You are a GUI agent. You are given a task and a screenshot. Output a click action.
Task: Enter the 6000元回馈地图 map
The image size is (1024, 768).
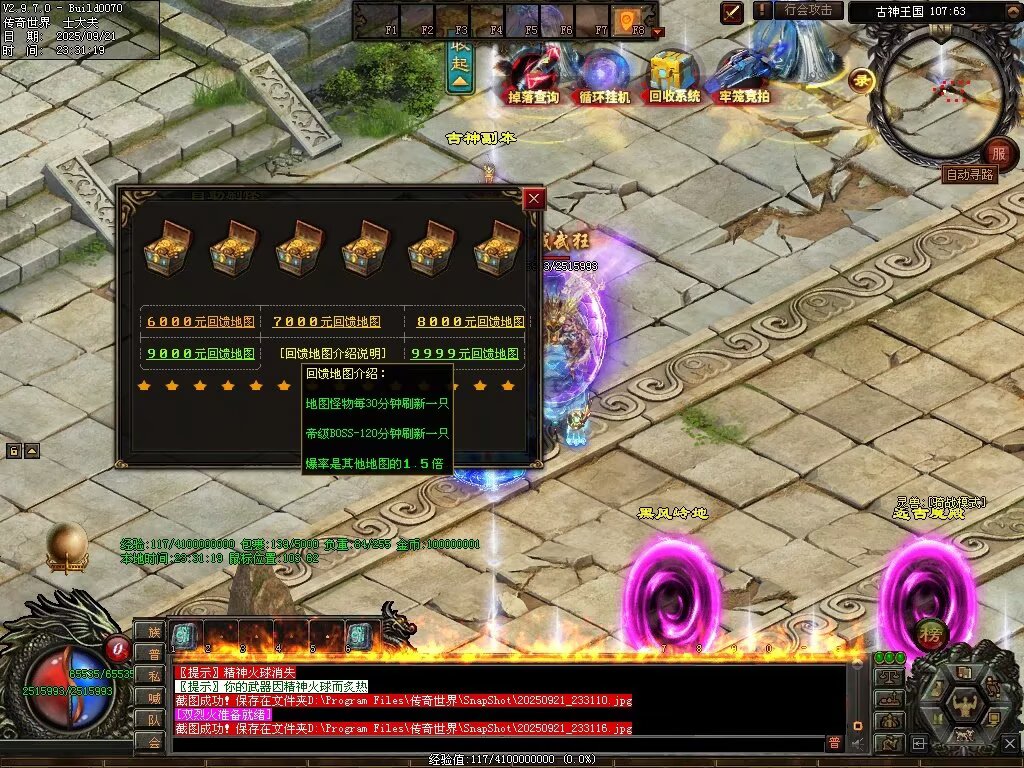click(200, 322)
